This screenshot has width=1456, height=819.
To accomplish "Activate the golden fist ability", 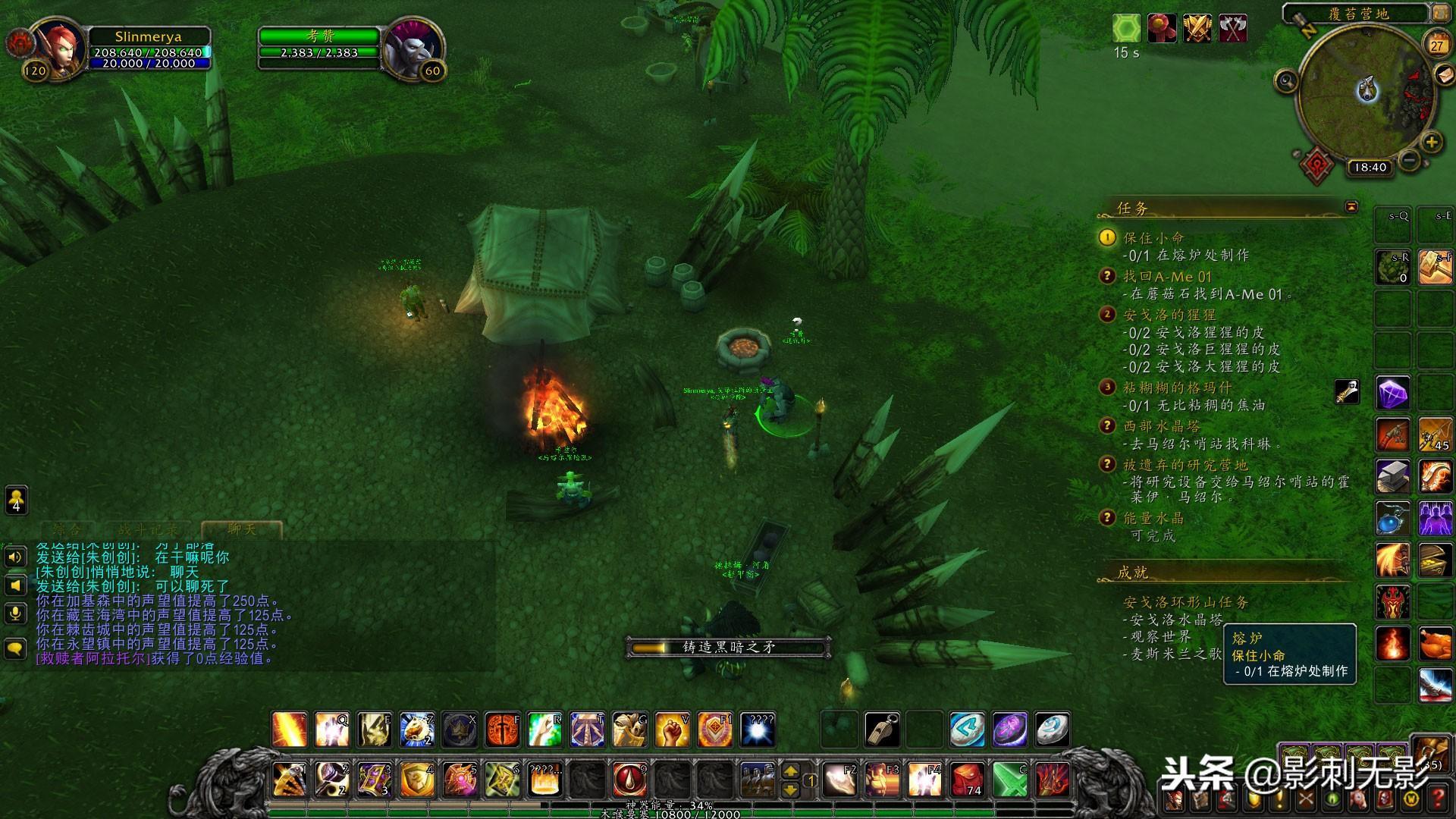I will click(671, 730).
